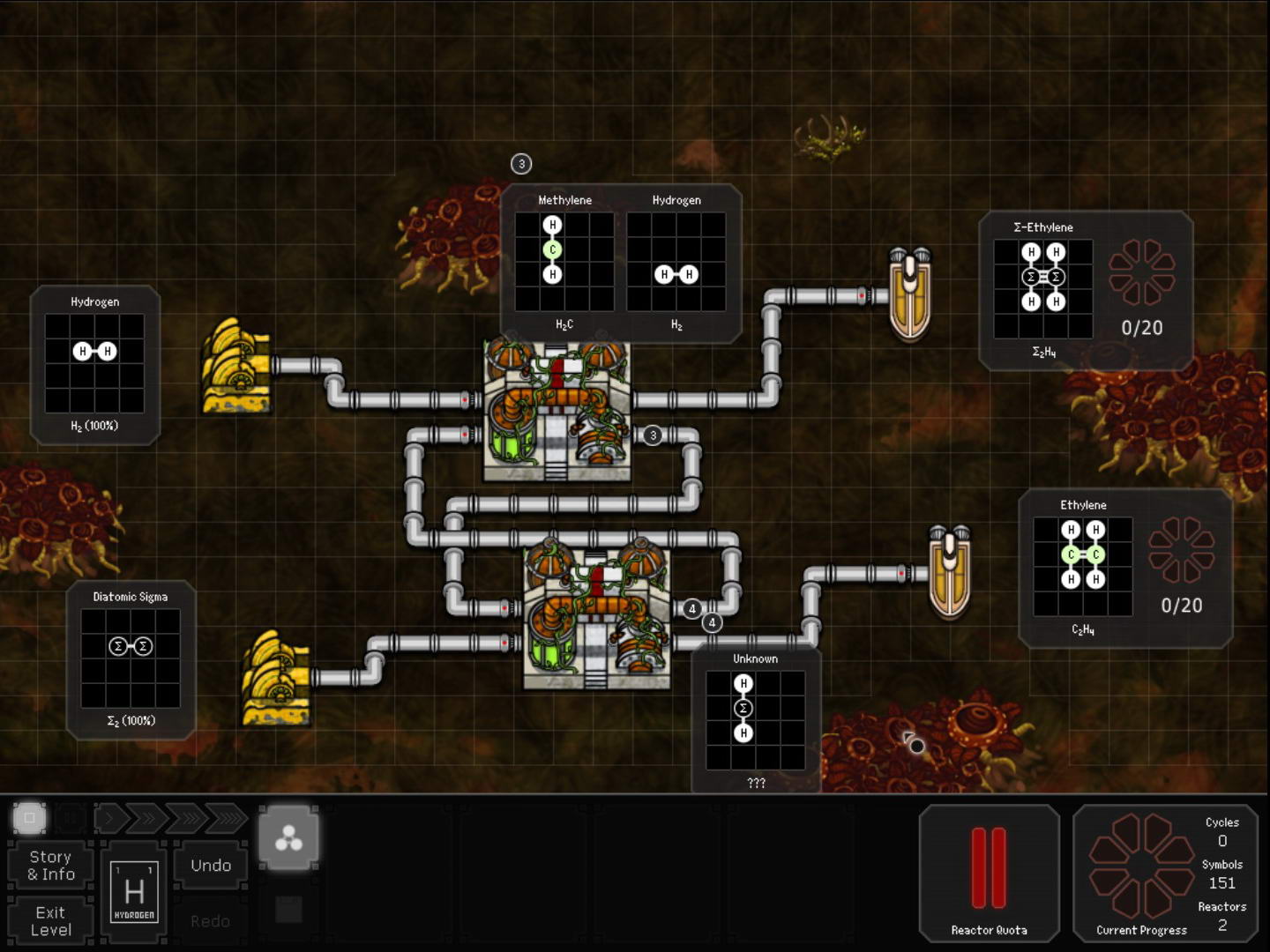Open the Hydrogen periodic table tile
Screen dimensions: 1270x952
pyautogui.click(x=134, y=892)
